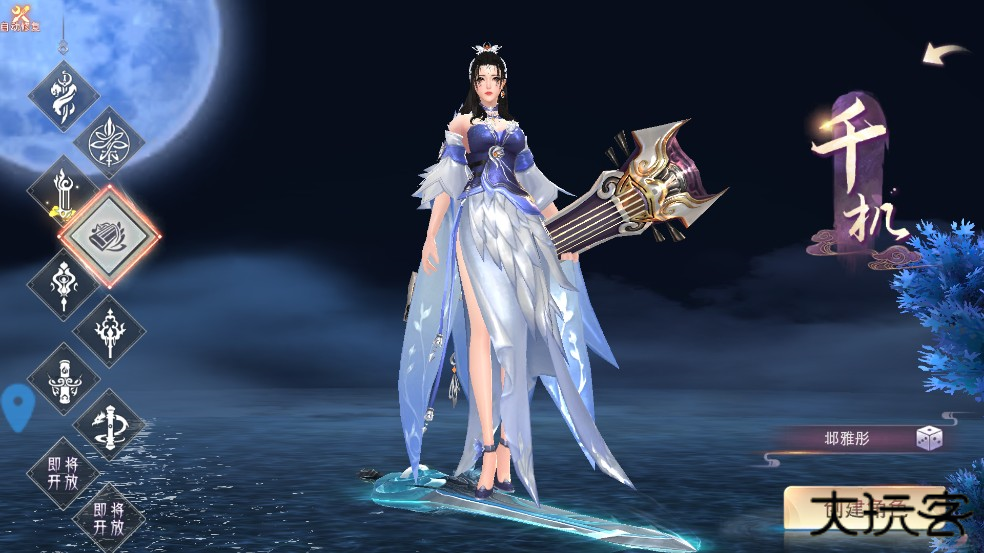The height and width of the screenshot is (553, 984).
Task: Pick the torch class with gold accent
Action: 64,189
